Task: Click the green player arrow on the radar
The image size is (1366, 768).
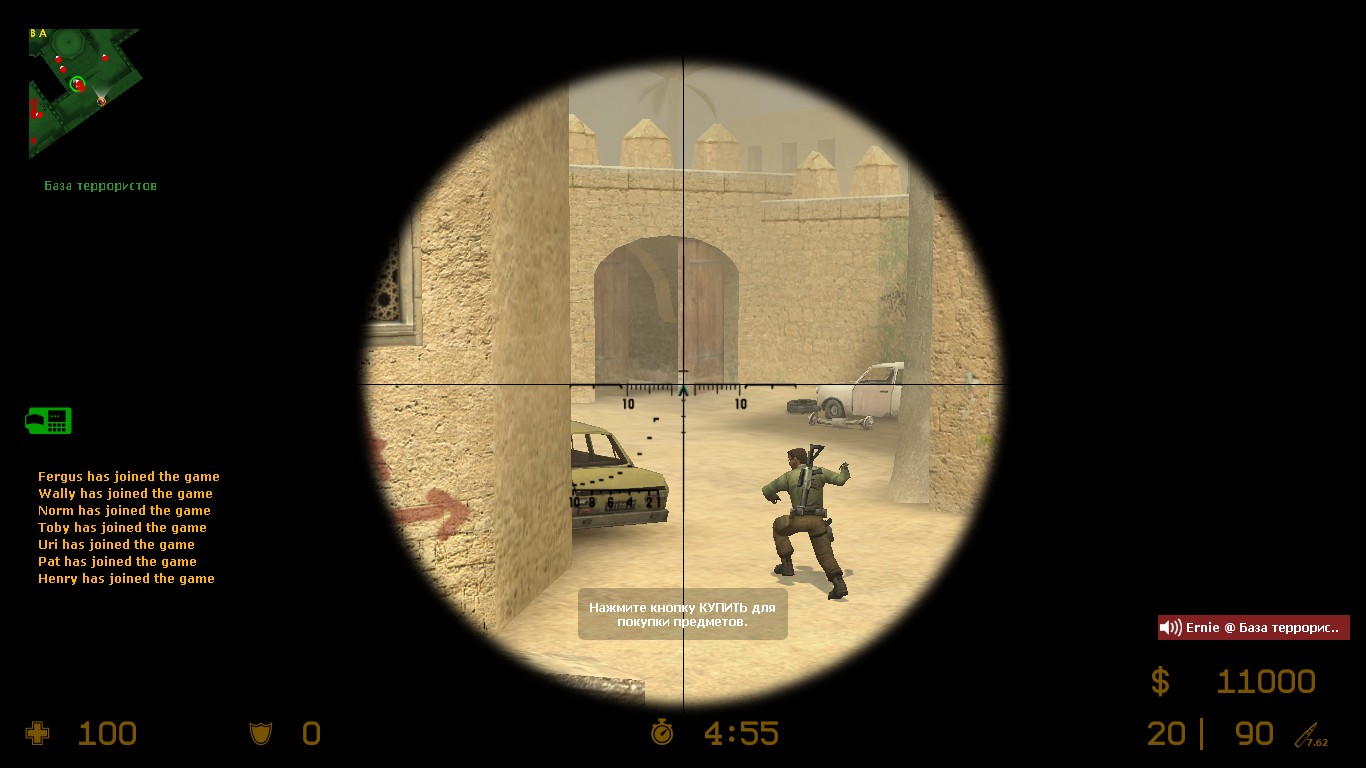Action: (78, 84)
